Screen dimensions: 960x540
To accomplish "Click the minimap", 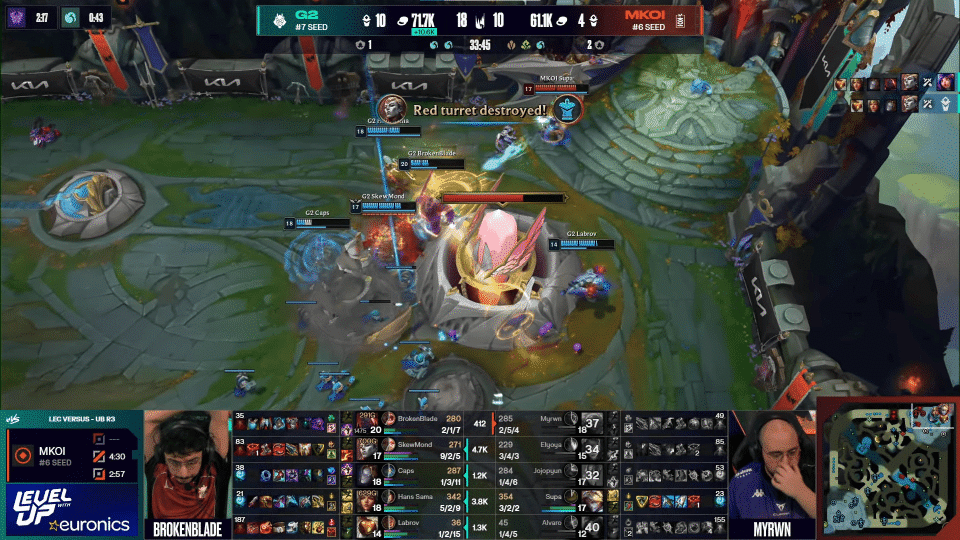I will [x=888, y=468].
